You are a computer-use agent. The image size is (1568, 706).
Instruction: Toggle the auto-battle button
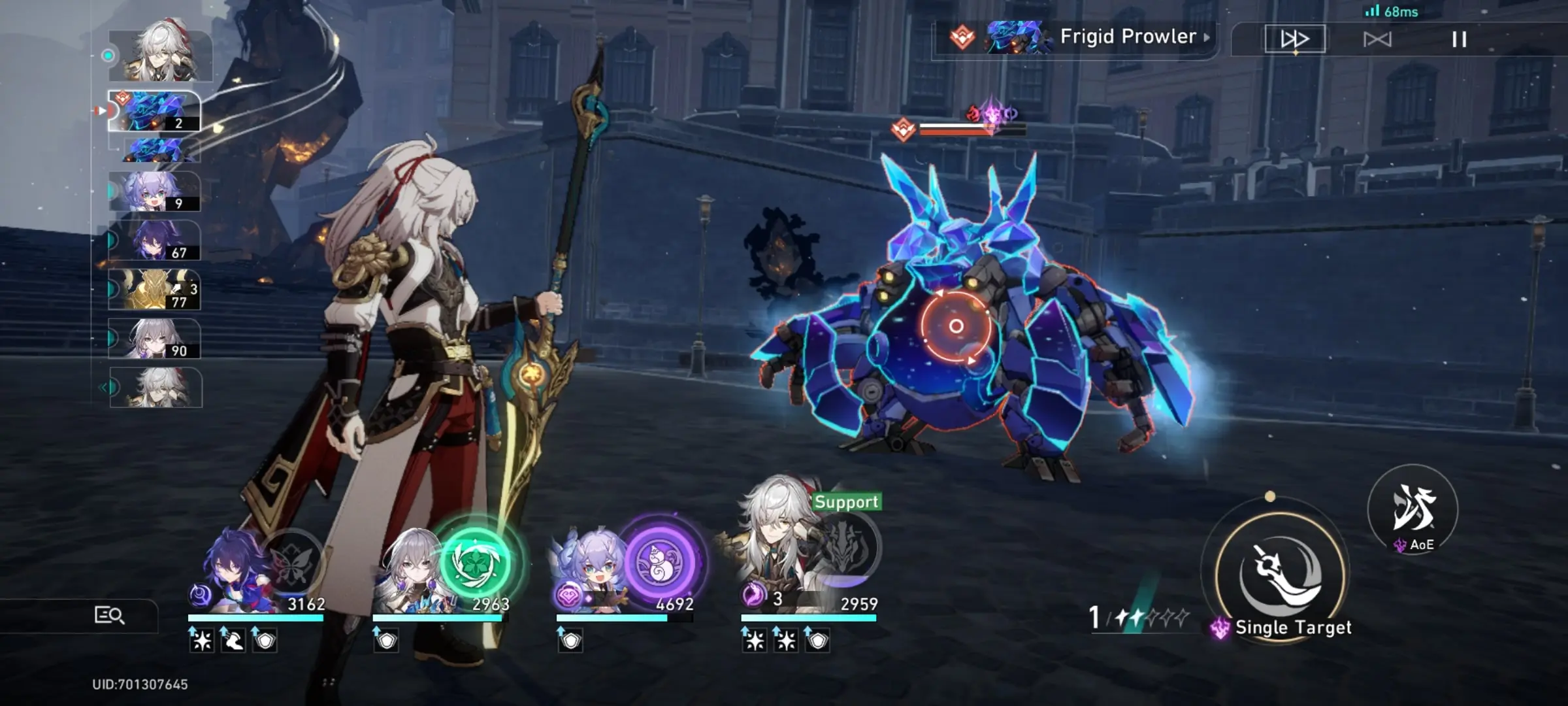[x=1377, y=39]
